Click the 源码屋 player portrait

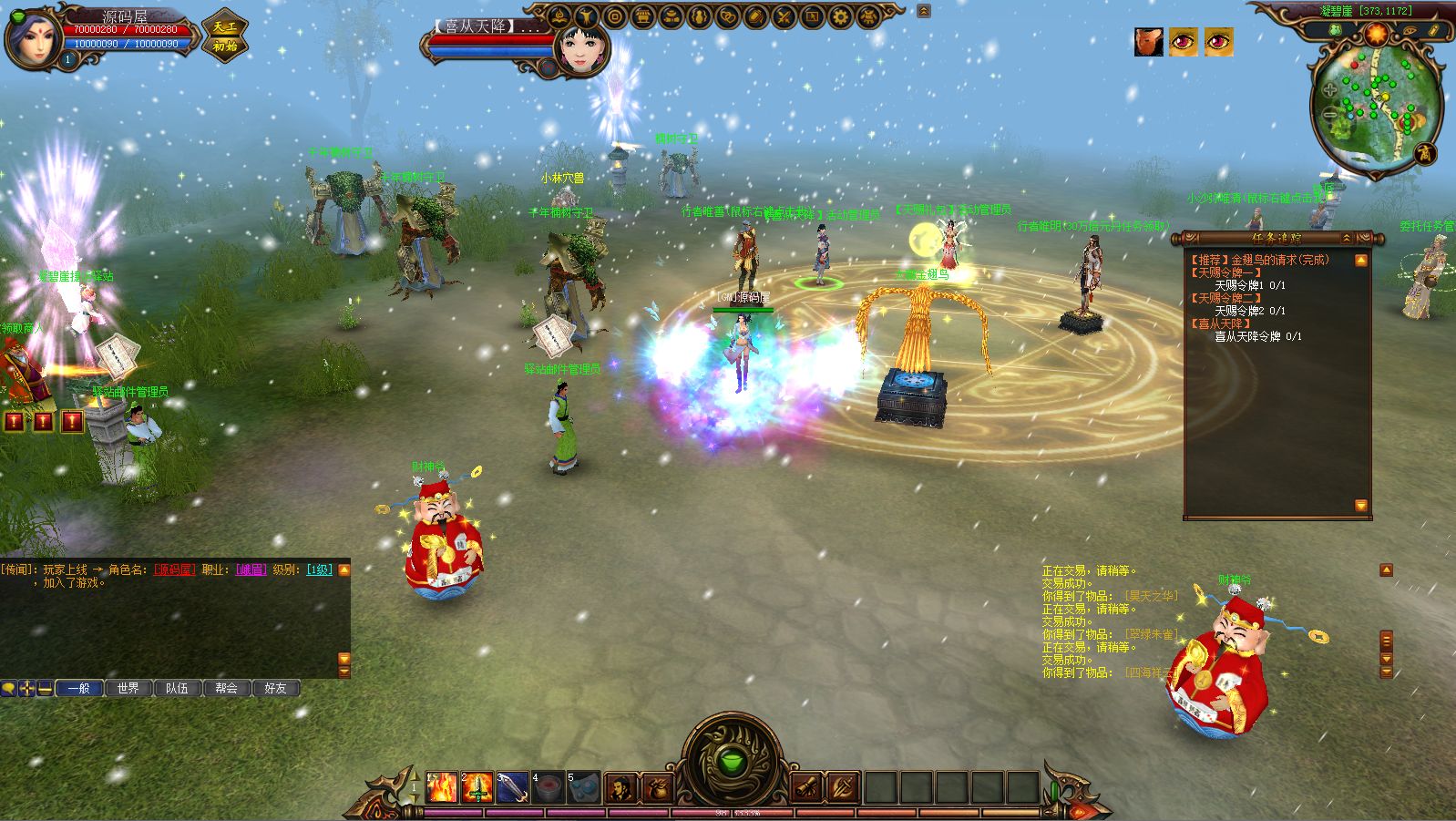coord(32,36)
